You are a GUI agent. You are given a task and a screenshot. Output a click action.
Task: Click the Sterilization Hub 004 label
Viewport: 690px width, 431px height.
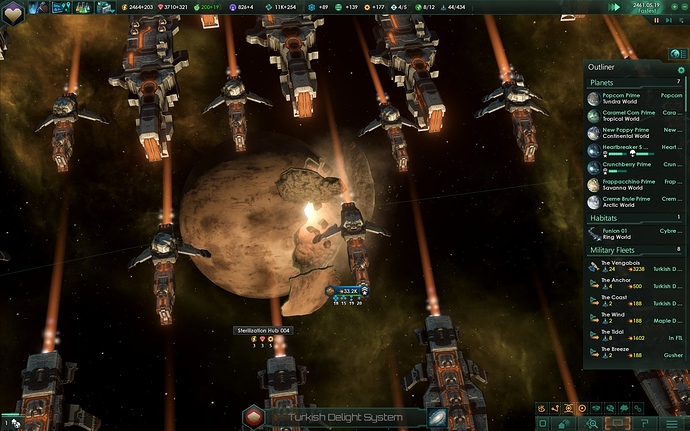coord(263,330)
